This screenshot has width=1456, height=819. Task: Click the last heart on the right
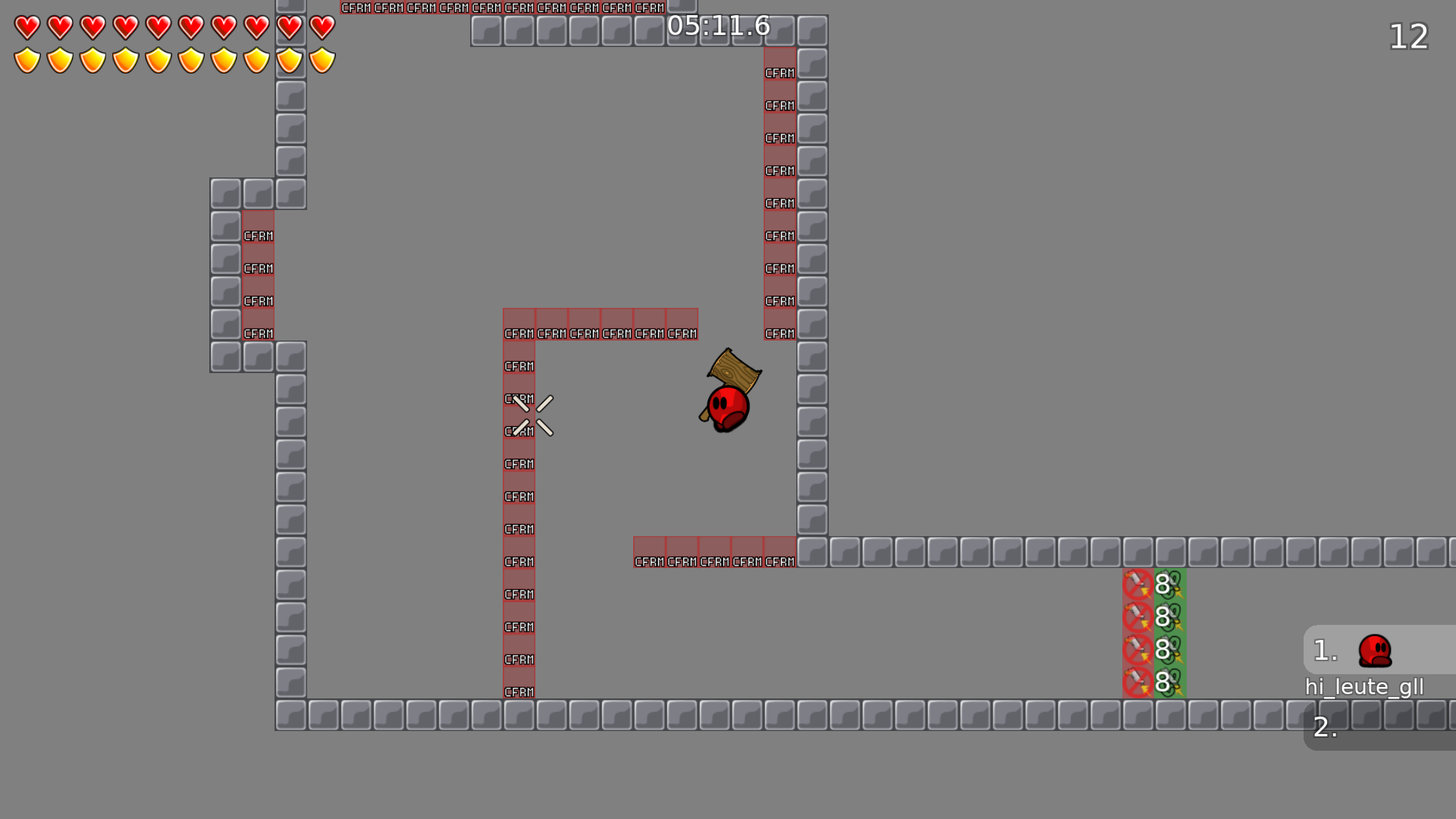[x=322, y=27]
